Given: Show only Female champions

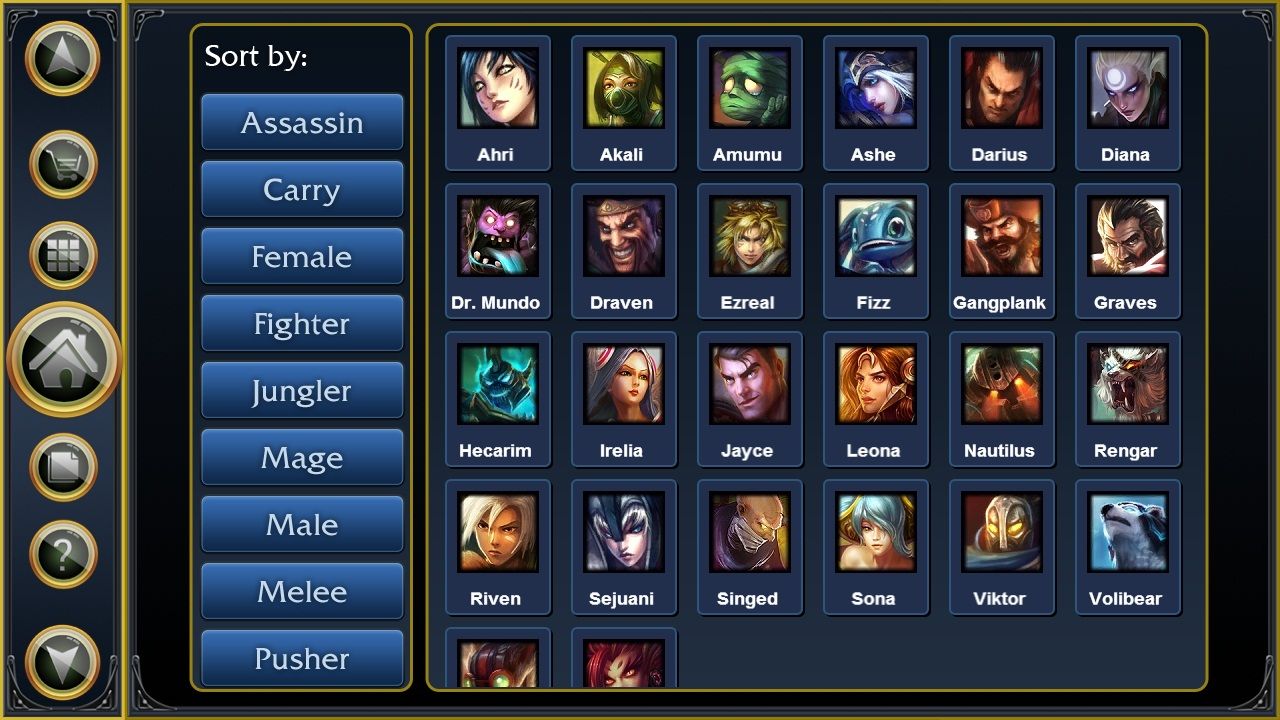Looking at the screenshot, I should 302,256.
